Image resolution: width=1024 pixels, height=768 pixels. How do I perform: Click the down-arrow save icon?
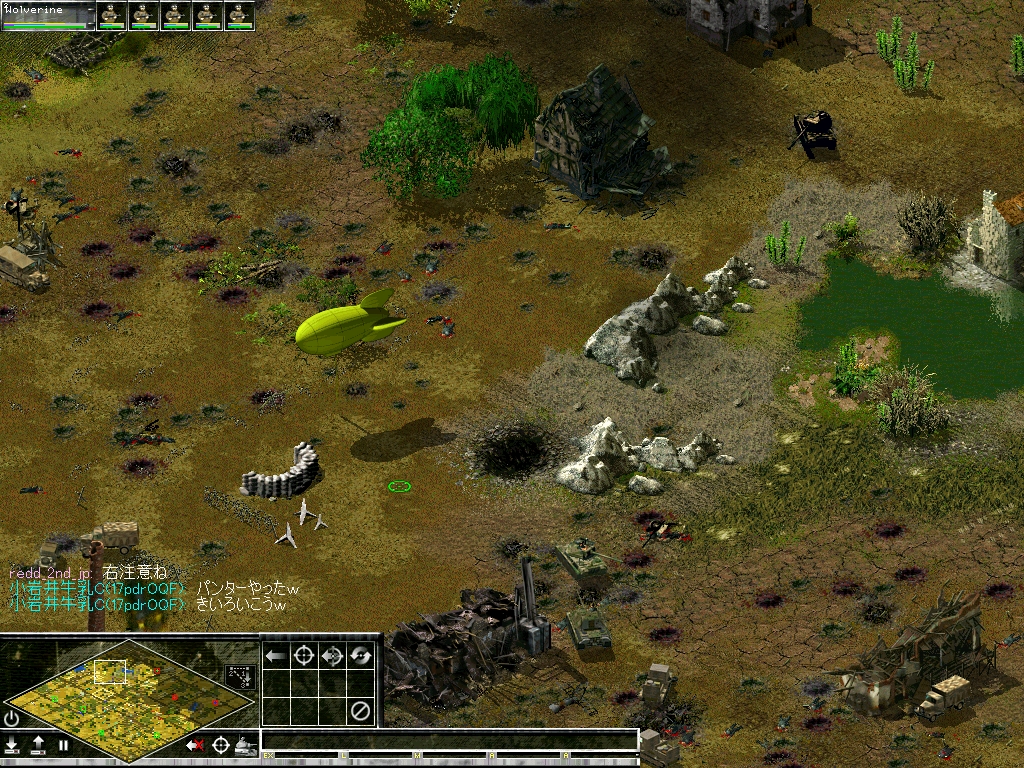coord(13,745)
